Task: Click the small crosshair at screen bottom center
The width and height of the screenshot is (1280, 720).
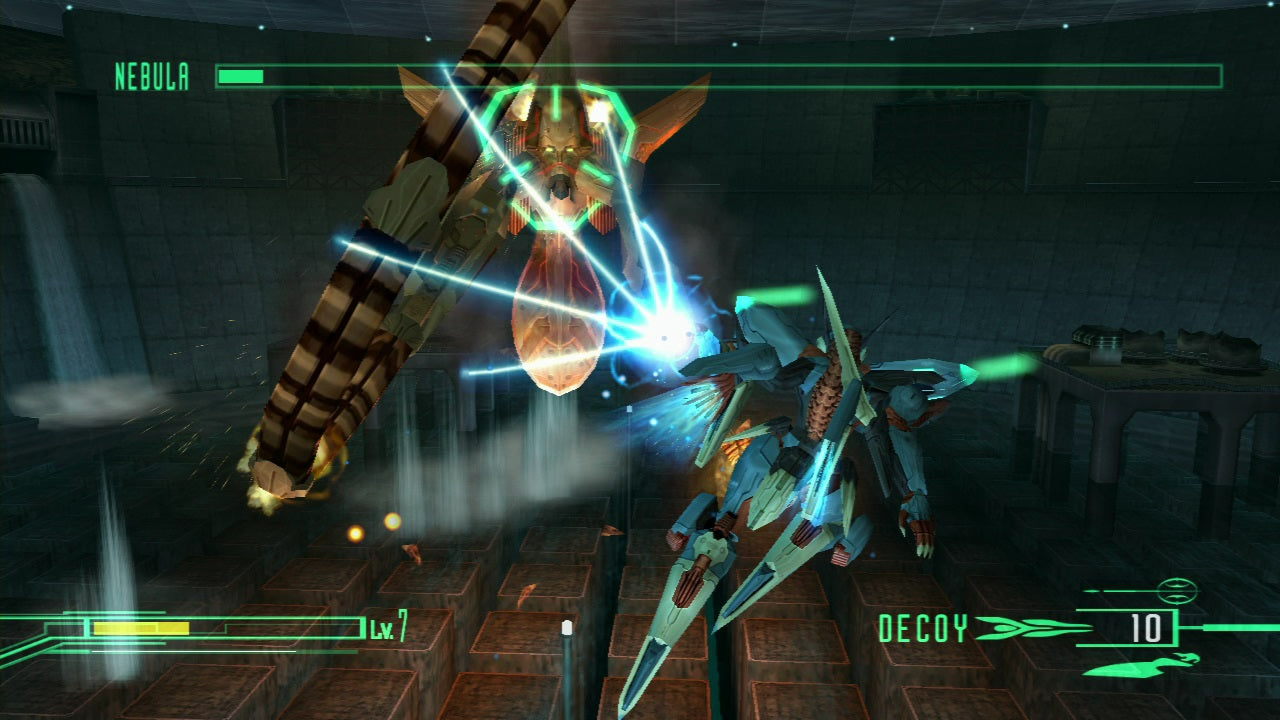Action: (x=567, y=629)
